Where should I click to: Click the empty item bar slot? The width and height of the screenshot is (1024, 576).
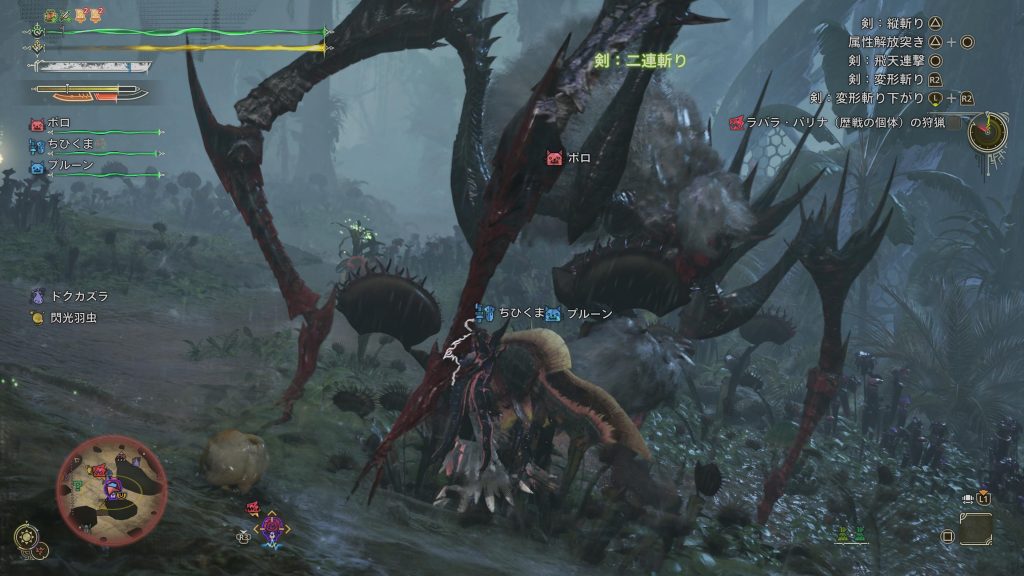coord(975,529)
